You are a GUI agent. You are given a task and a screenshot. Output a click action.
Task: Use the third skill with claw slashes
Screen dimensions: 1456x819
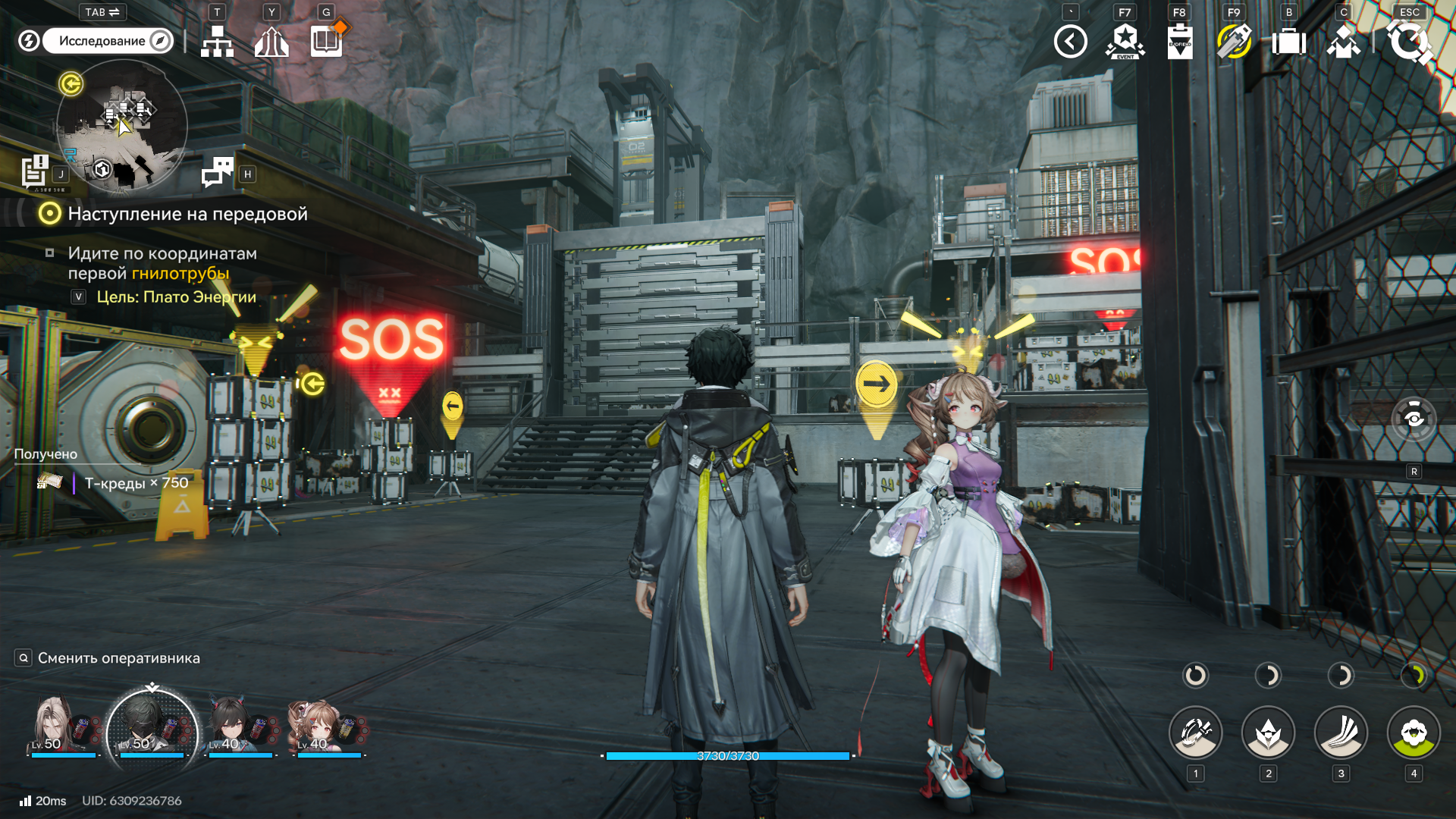tap(1341, 733)
